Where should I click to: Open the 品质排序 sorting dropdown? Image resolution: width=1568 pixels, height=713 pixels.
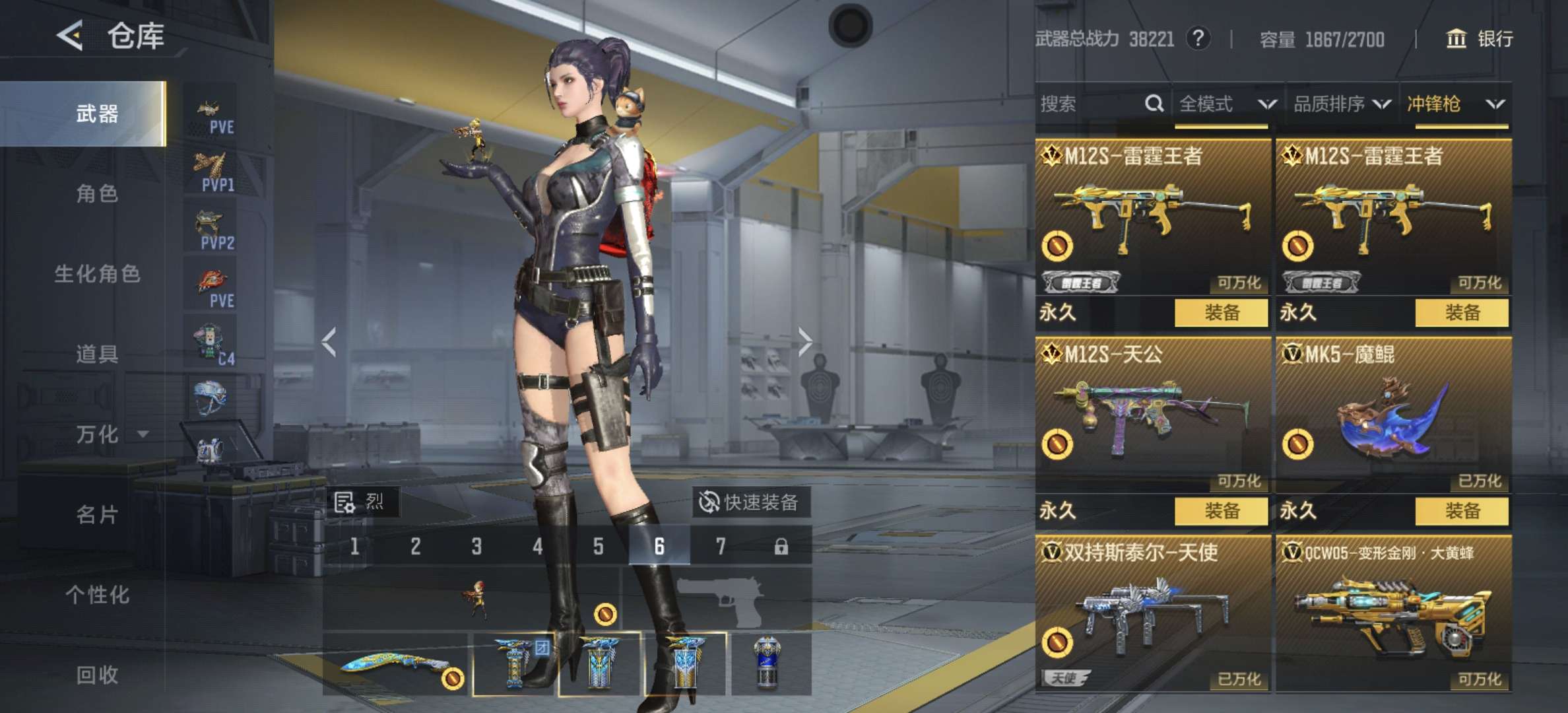(1341, 104)
